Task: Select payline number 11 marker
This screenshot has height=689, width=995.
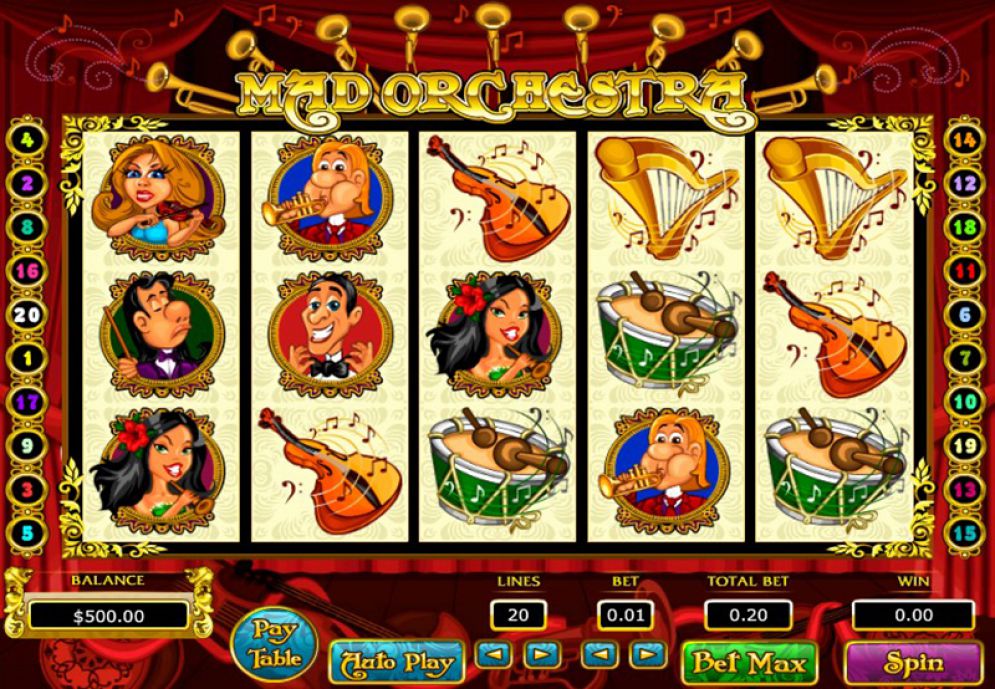Action: coord(964,271)
